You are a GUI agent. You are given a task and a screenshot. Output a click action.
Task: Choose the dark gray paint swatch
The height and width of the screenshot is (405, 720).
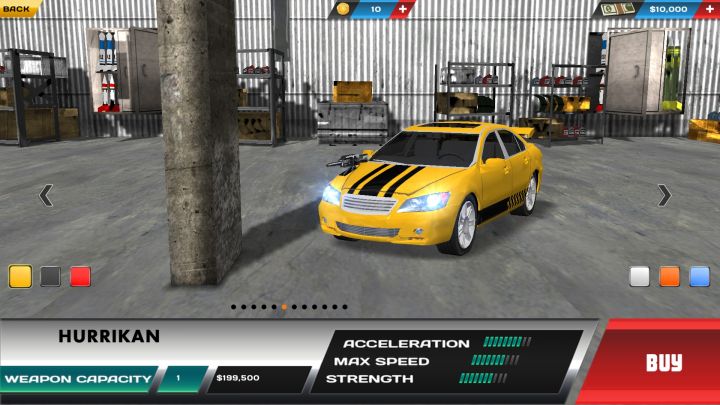tap(50, 276)
